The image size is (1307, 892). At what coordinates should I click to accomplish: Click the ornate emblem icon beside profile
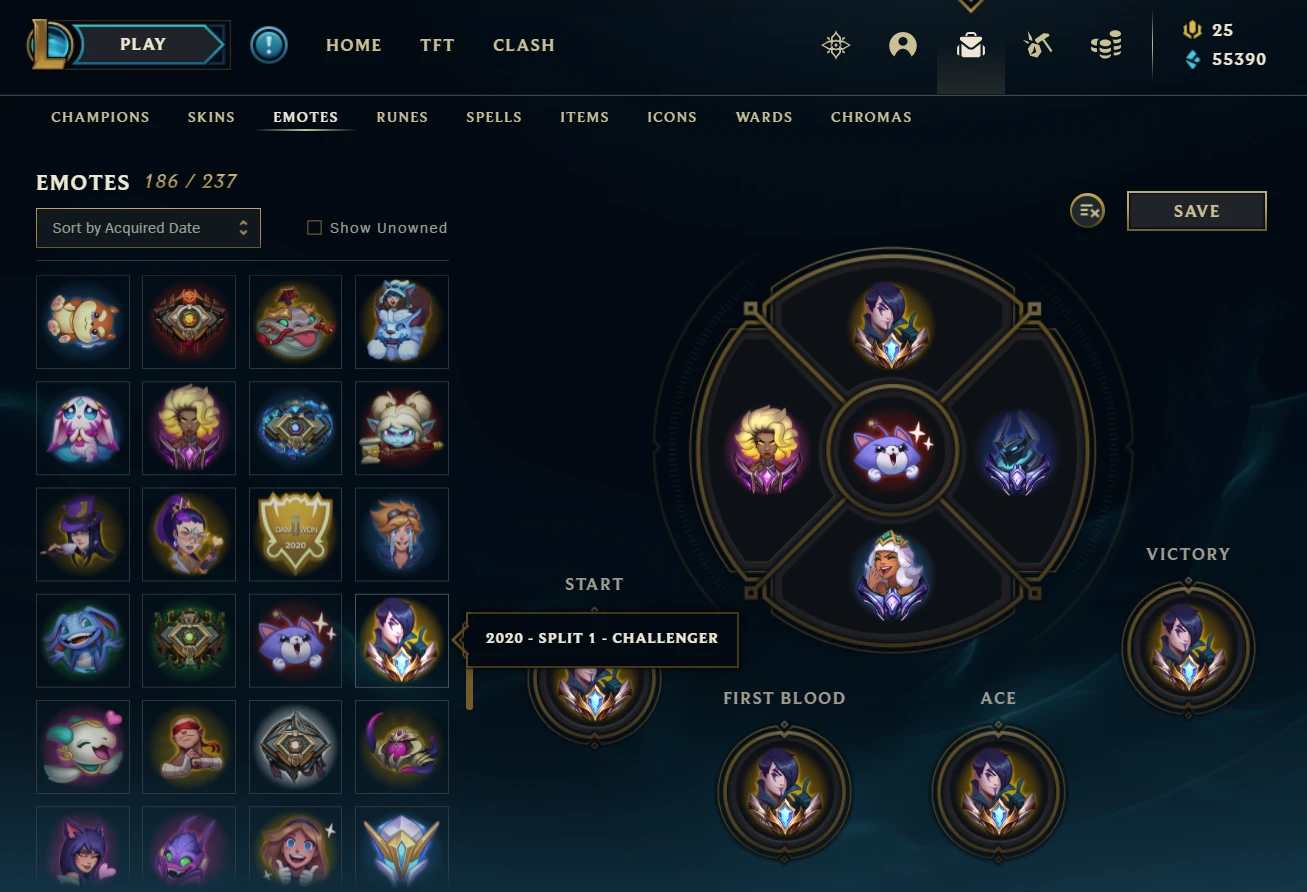836,44
